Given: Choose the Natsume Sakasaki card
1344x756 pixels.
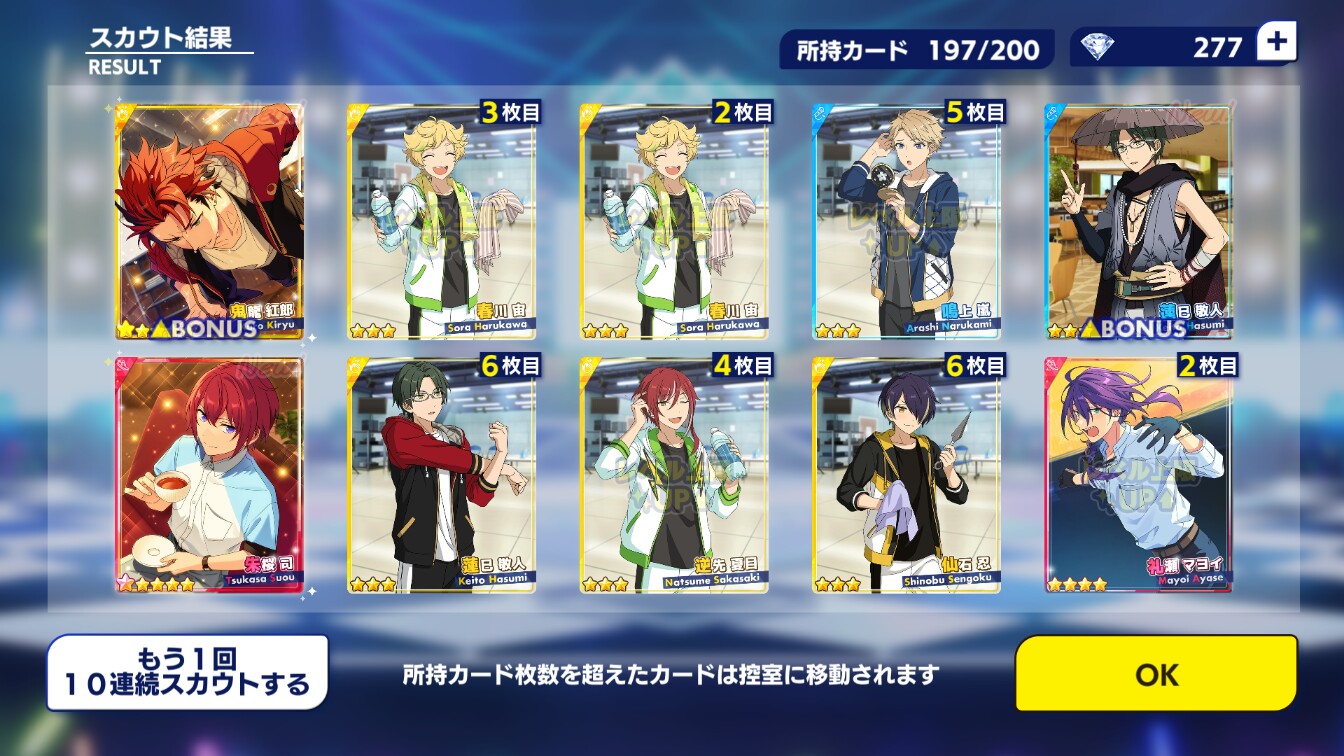Looking at the screenshot, I should pyautogui.click(x=674, y=475).
